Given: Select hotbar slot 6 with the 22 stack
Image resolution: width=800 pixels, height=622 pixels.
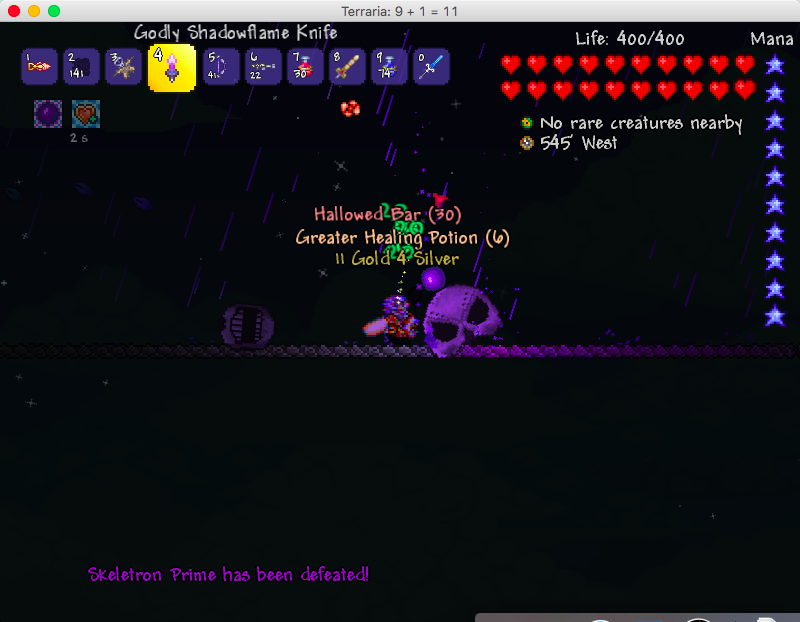Looking at the screenshot, I should (x=263, y=67).
